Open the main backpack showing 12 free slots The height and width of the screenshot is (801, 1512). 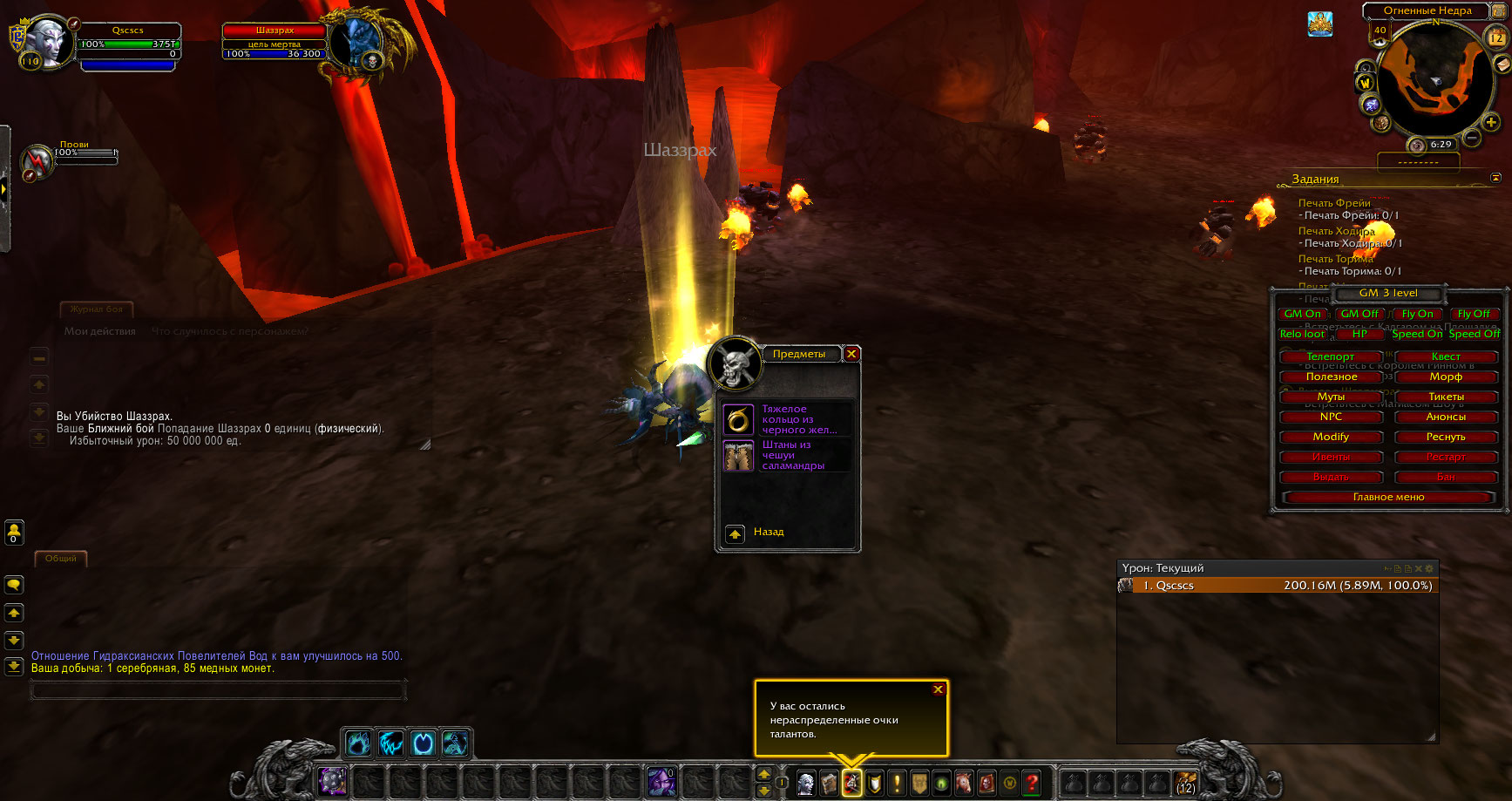tap(1185, 783)
